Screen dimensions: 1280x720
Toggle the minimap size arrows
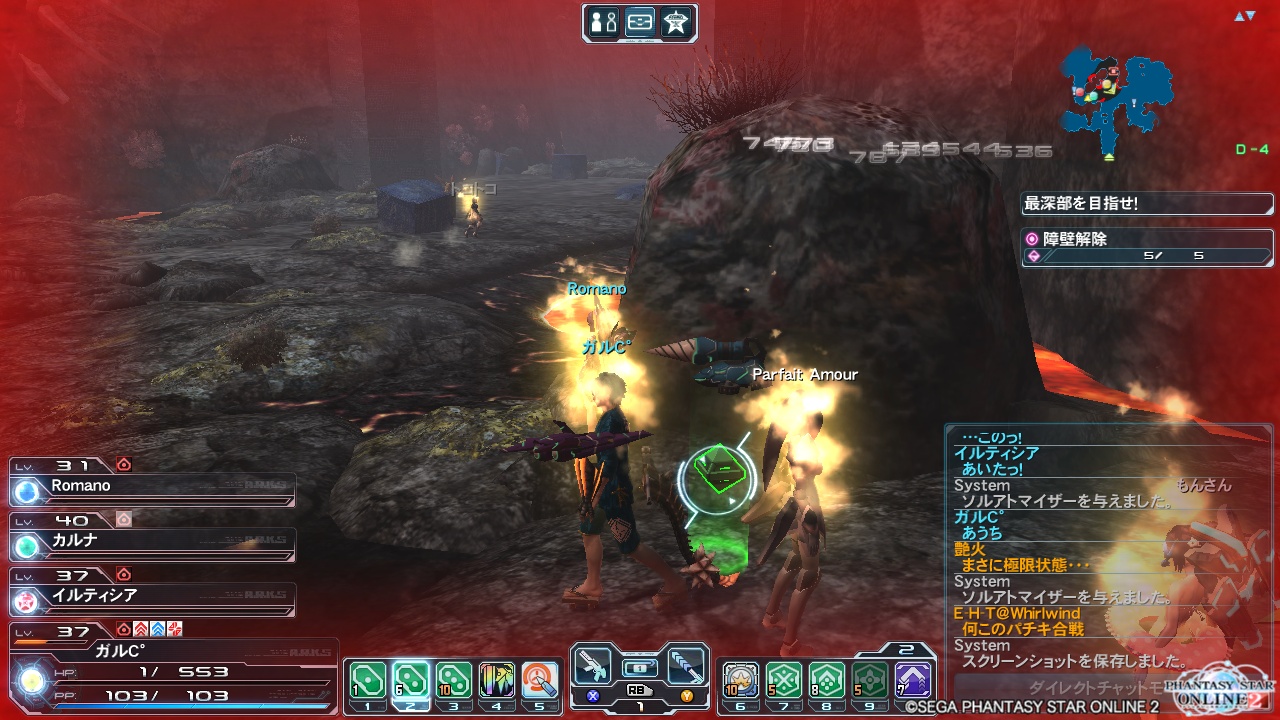coord(1244,16)
